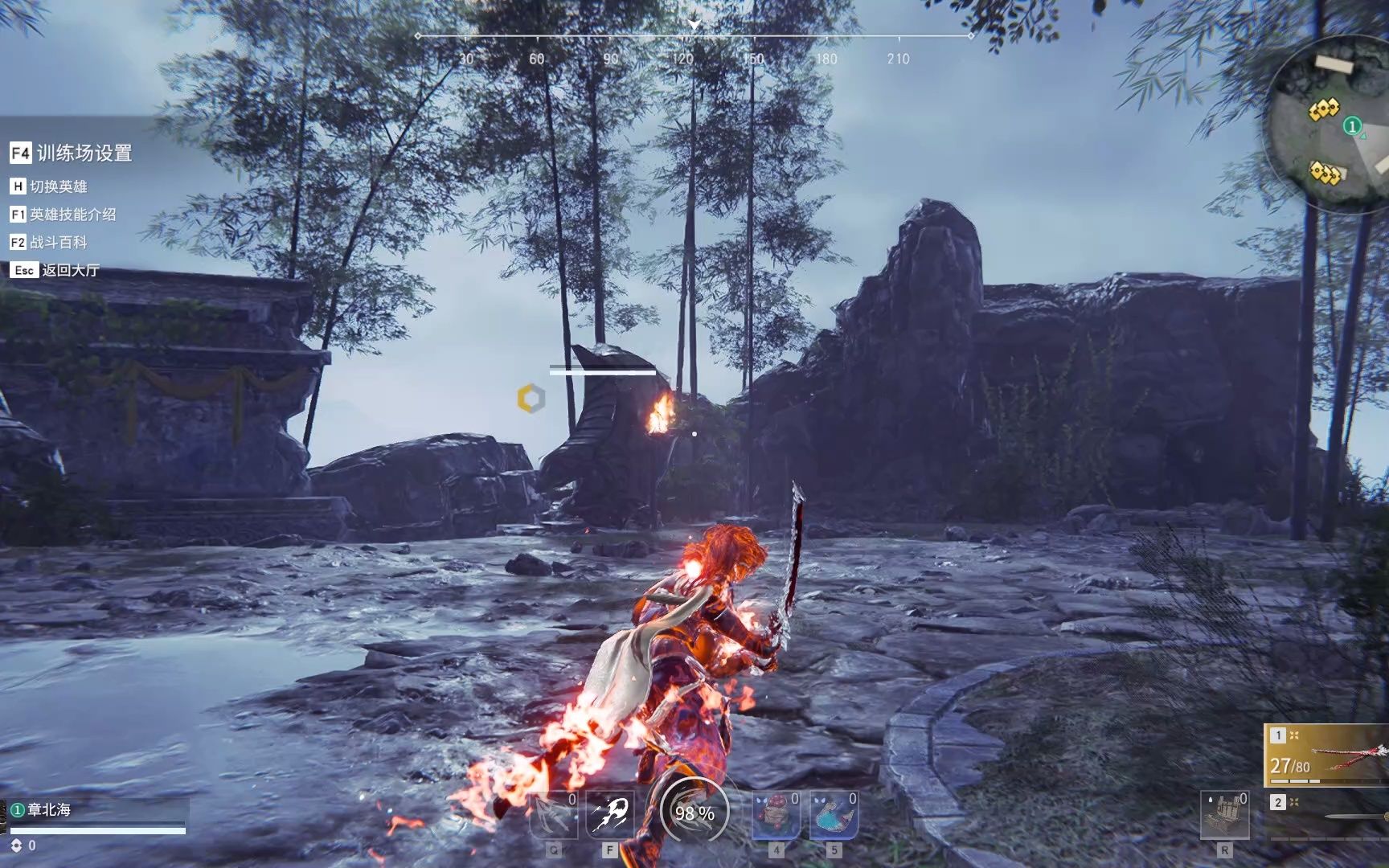The height and width of the screenshot is (868, 1389).
Task: Select the grappling hook arrow slot
Action: [553, 814]
